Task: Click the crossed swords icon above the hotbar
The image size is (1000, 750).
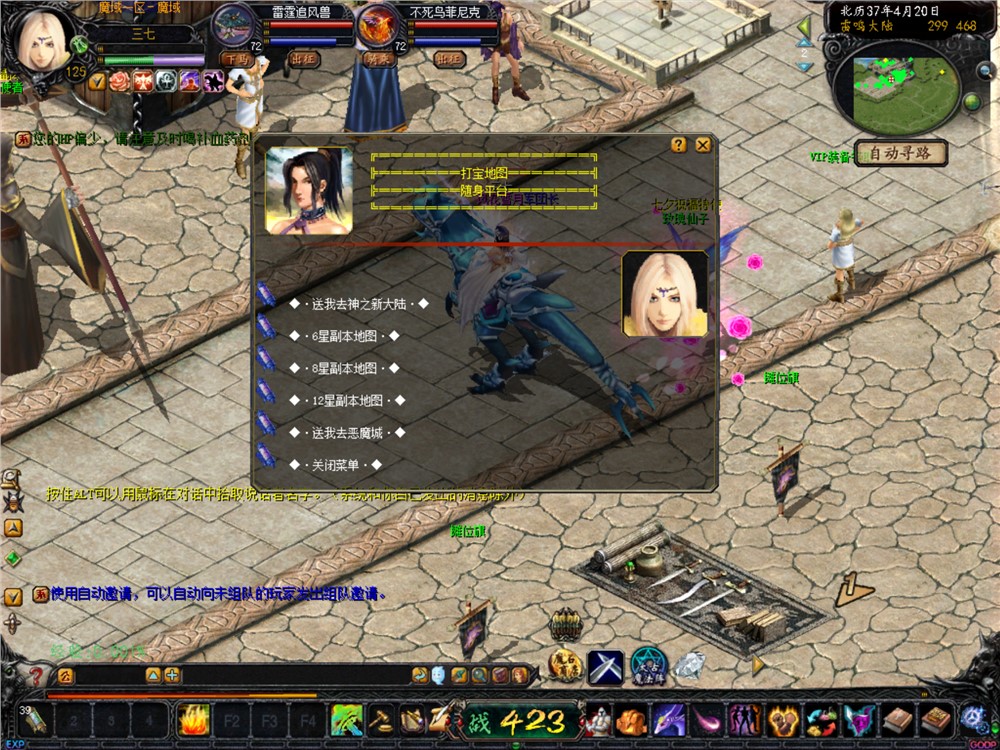Action: 605,667
